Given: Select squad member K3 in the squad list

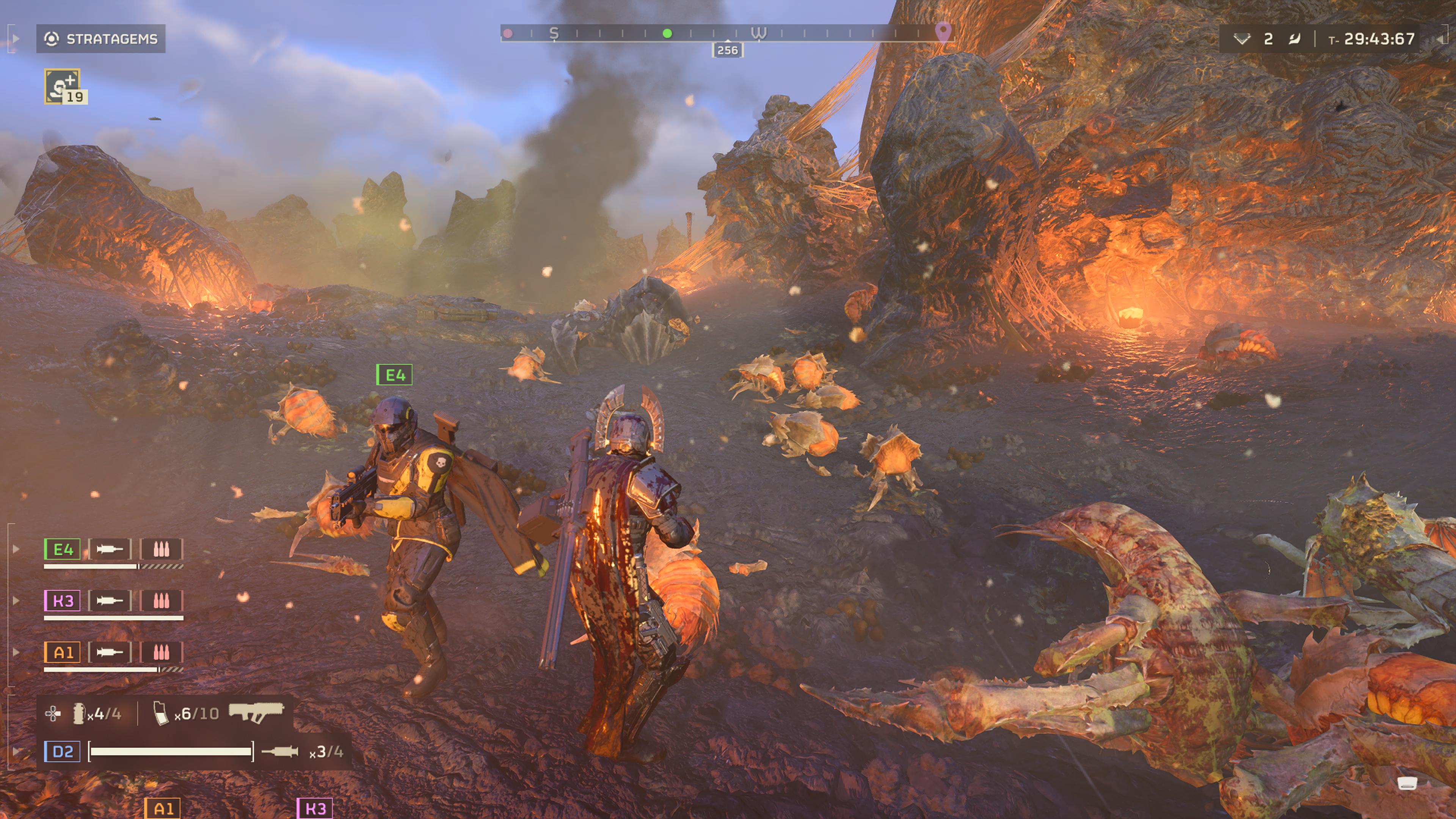Looking at the screenshot, I should pos(63,601).
